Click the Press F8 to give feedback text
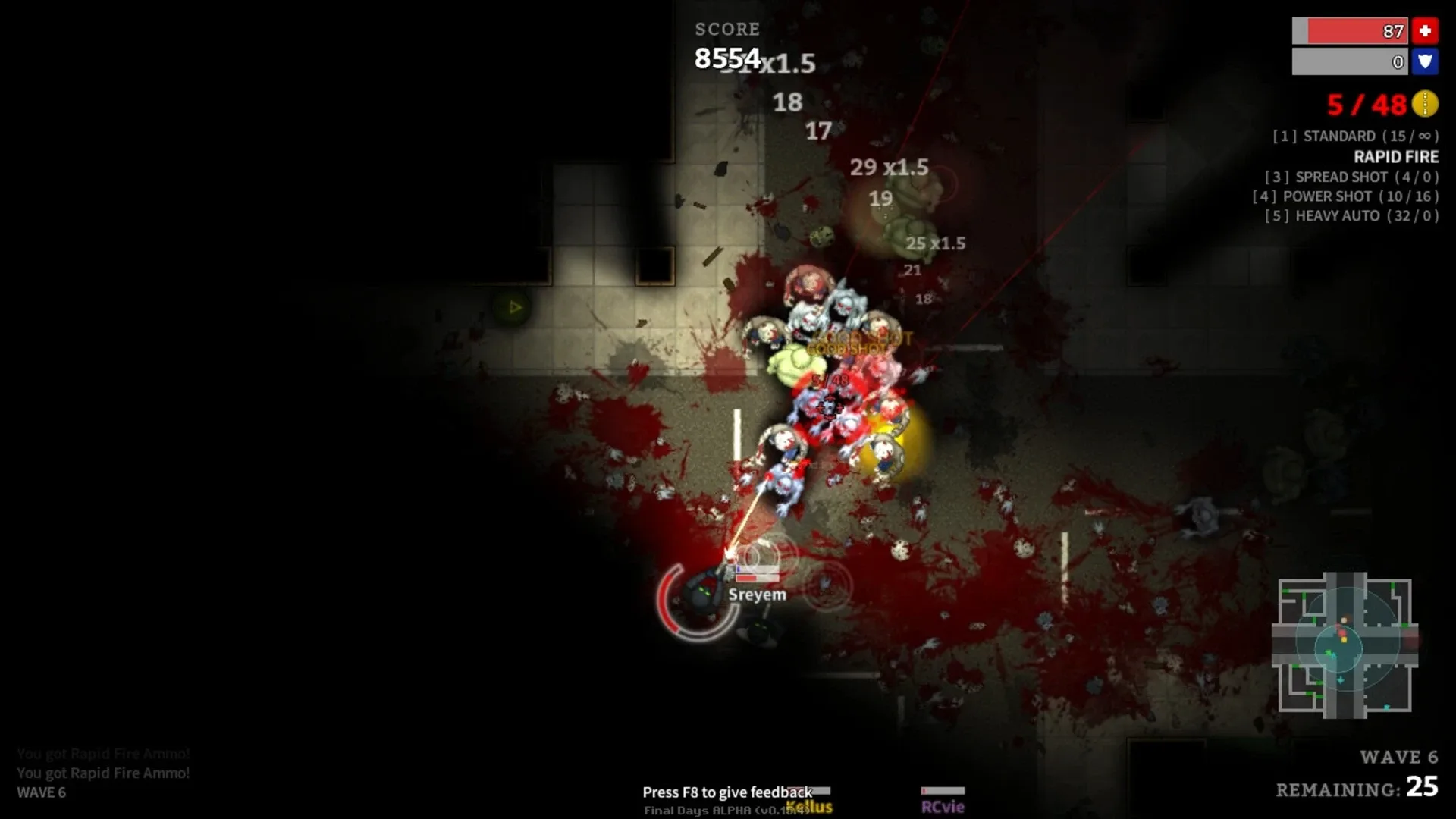The width and height of the screenshot is (1456, 819). (x=726, y=792)
